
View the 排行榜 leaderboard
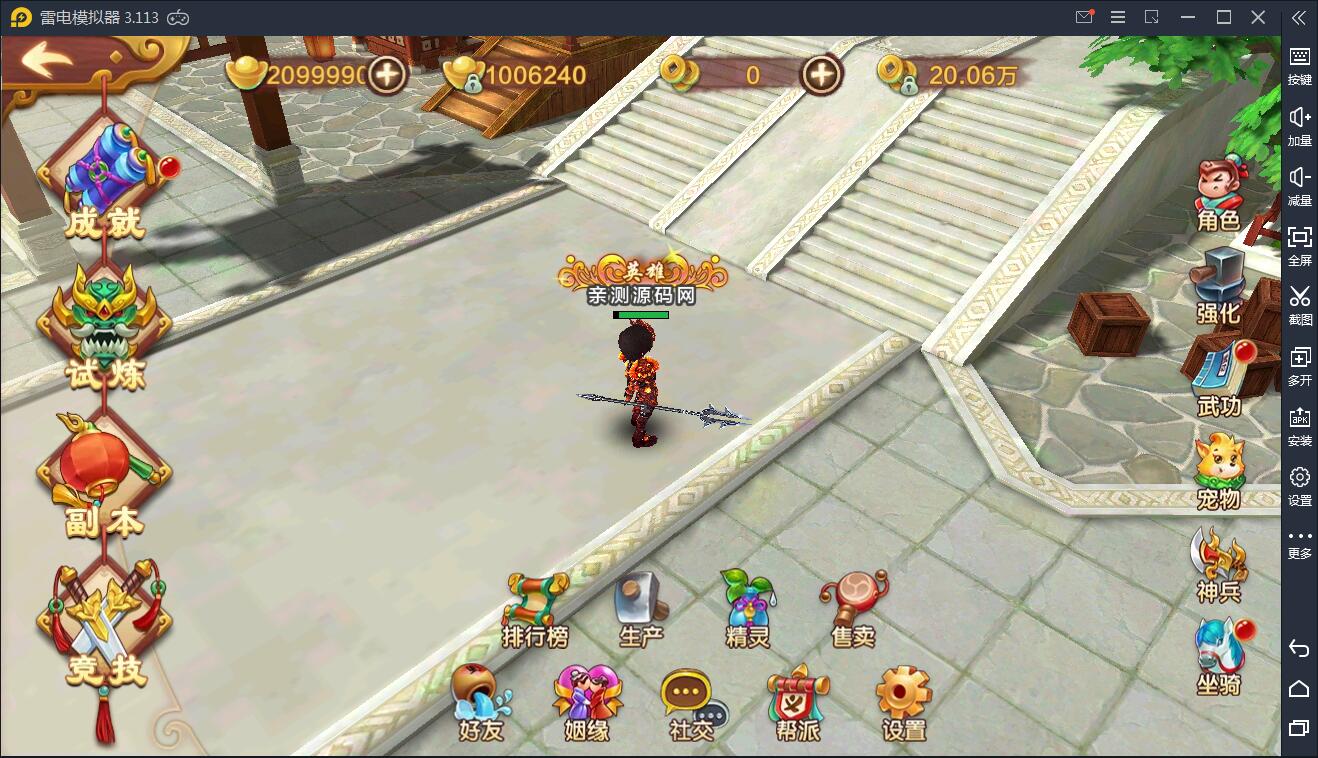coord(536,610)
